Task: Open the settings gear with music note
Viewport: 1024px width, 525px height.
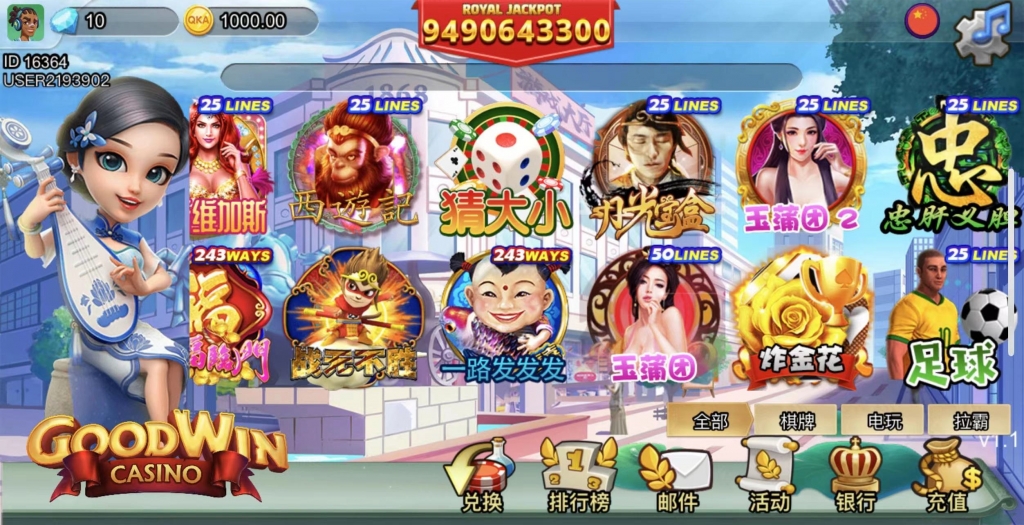Action: (x=983, y=34)
